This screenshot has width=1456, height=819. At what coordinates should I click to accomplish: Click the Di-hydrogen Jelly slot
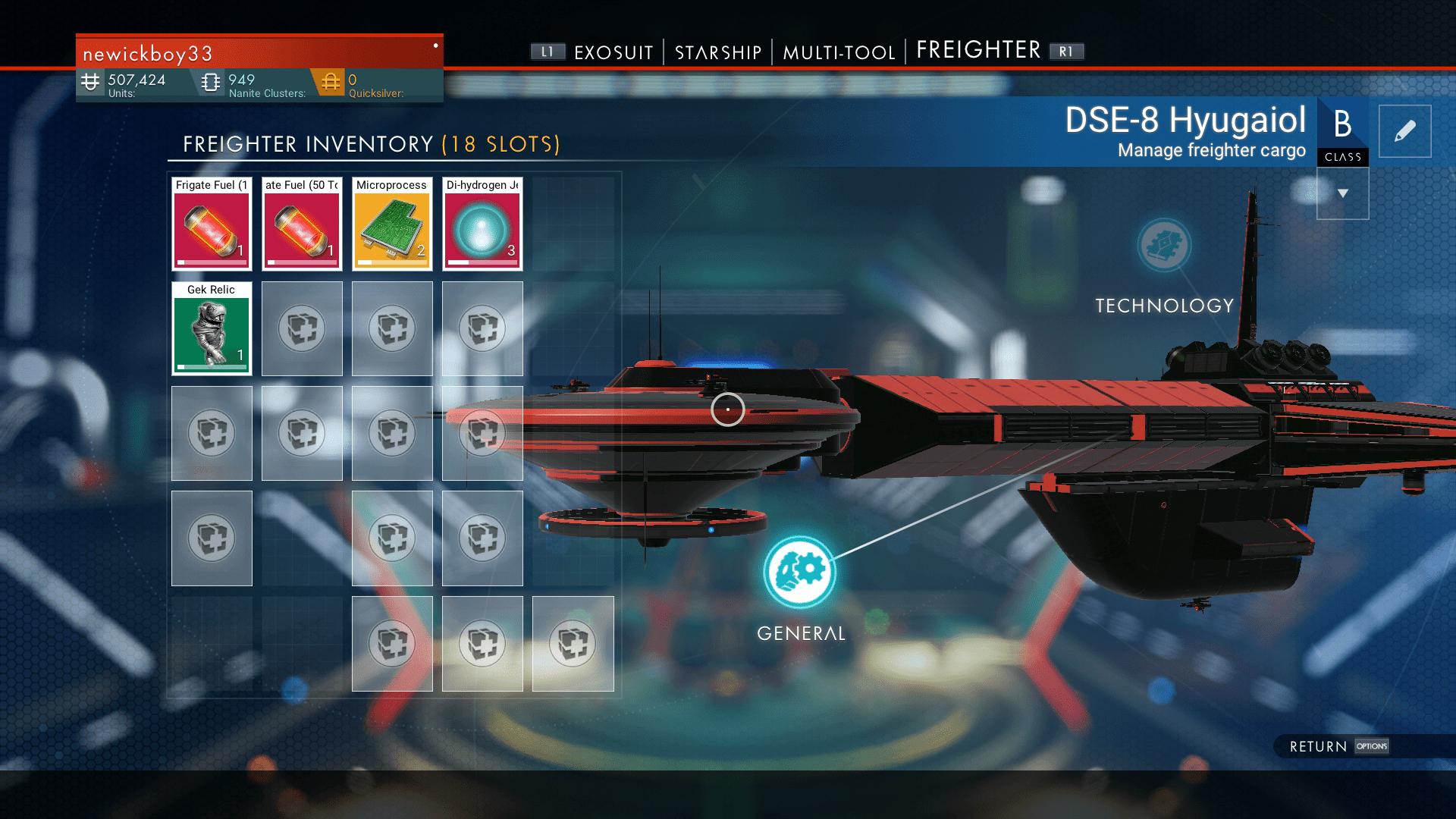[x=482, y=224]
